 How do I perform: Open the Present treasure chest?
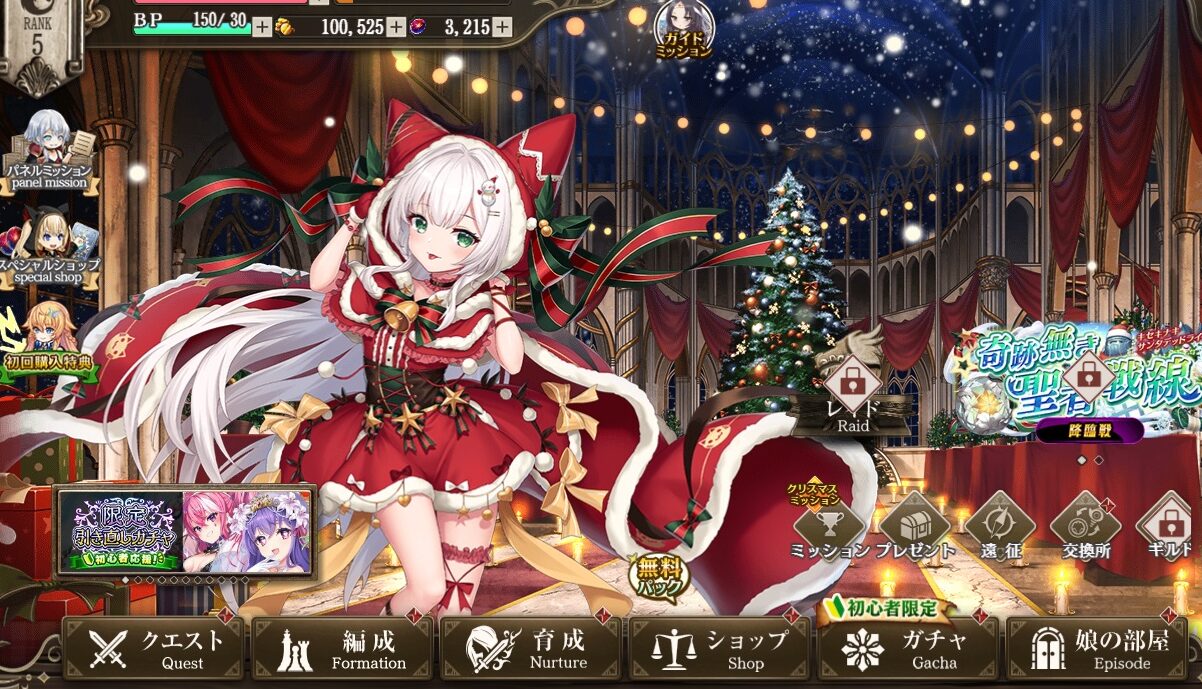coord(914,527)
